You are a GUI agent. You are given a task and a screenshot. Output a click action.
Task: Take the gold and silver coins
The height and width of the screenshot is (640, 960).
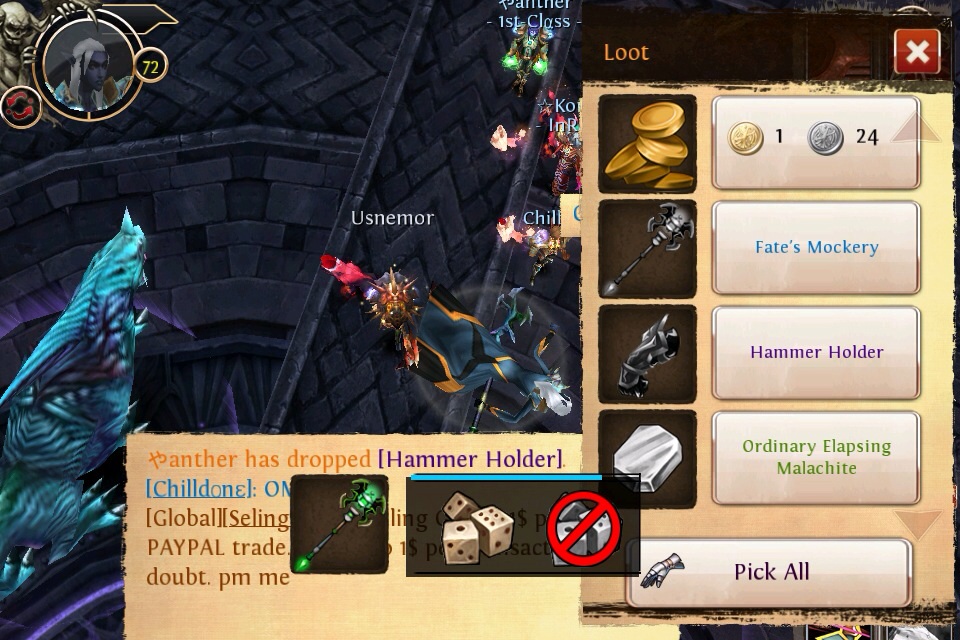coord(815,141)
